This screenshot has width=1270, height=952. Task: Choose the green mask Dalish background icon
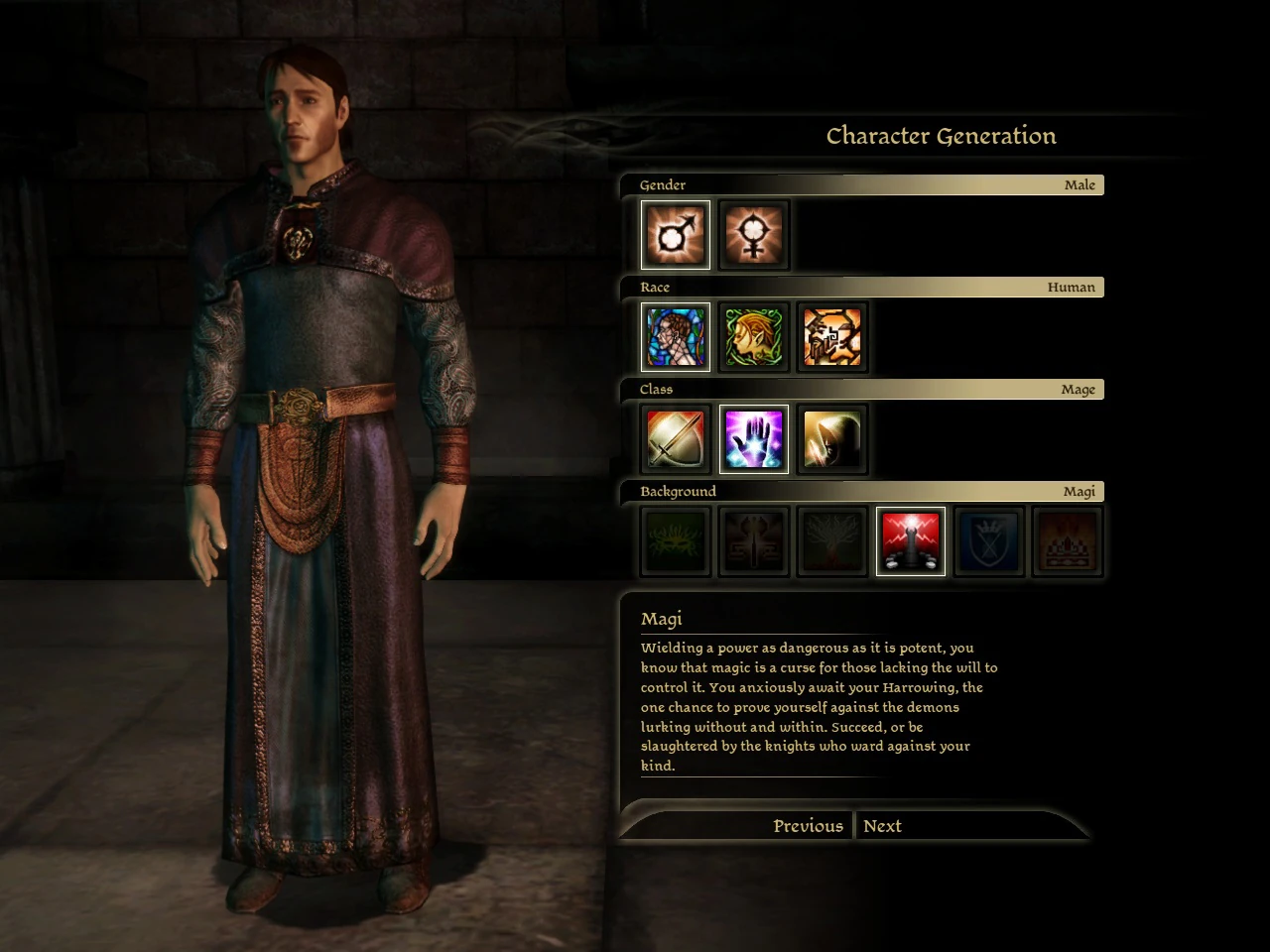point(675,540)
